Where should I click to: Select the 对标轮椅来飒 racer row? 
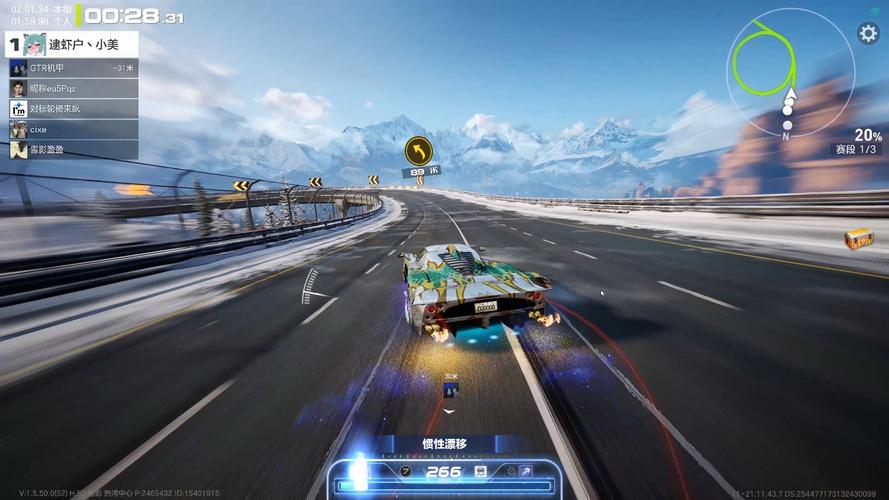72,109
